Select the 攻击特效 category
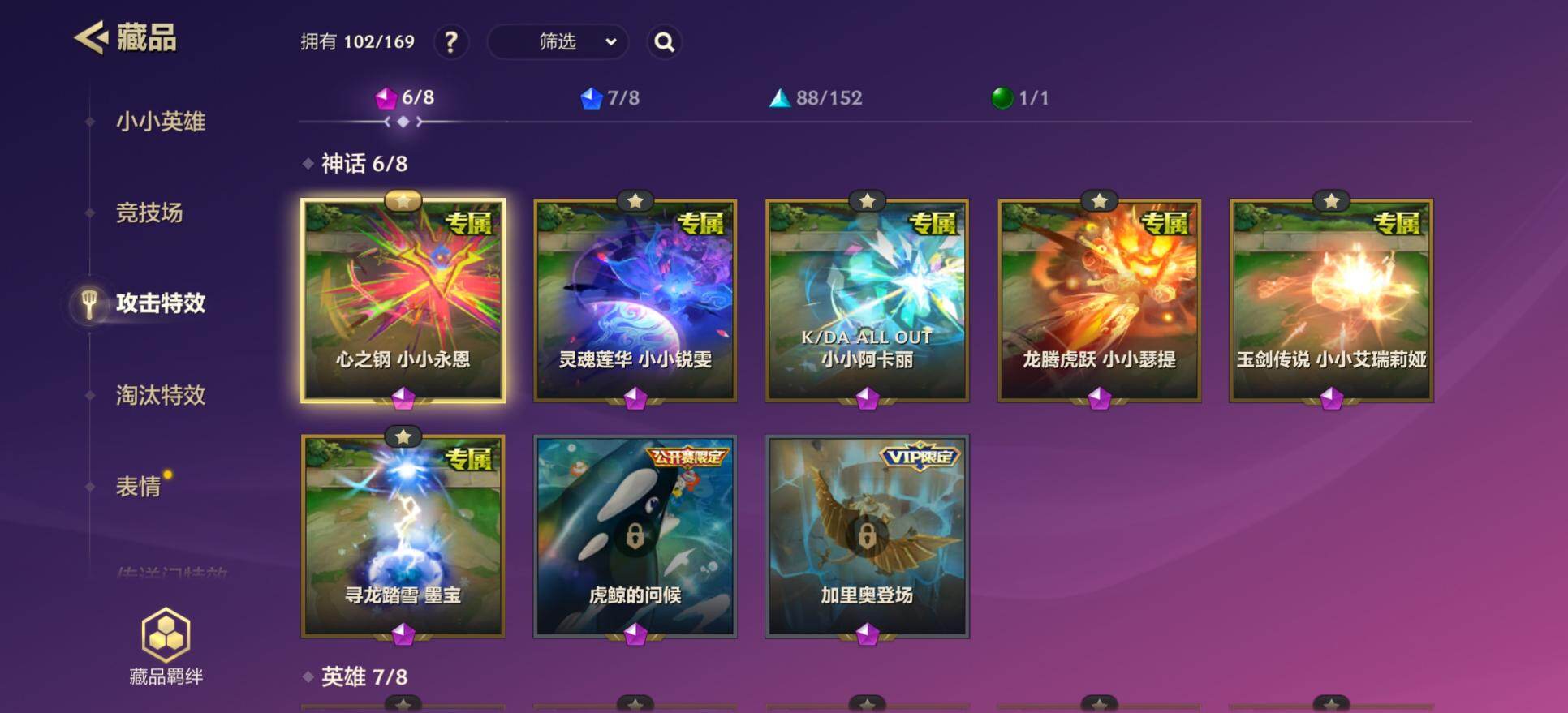This screenshot has width=1568, height=713. click(160, 303)
